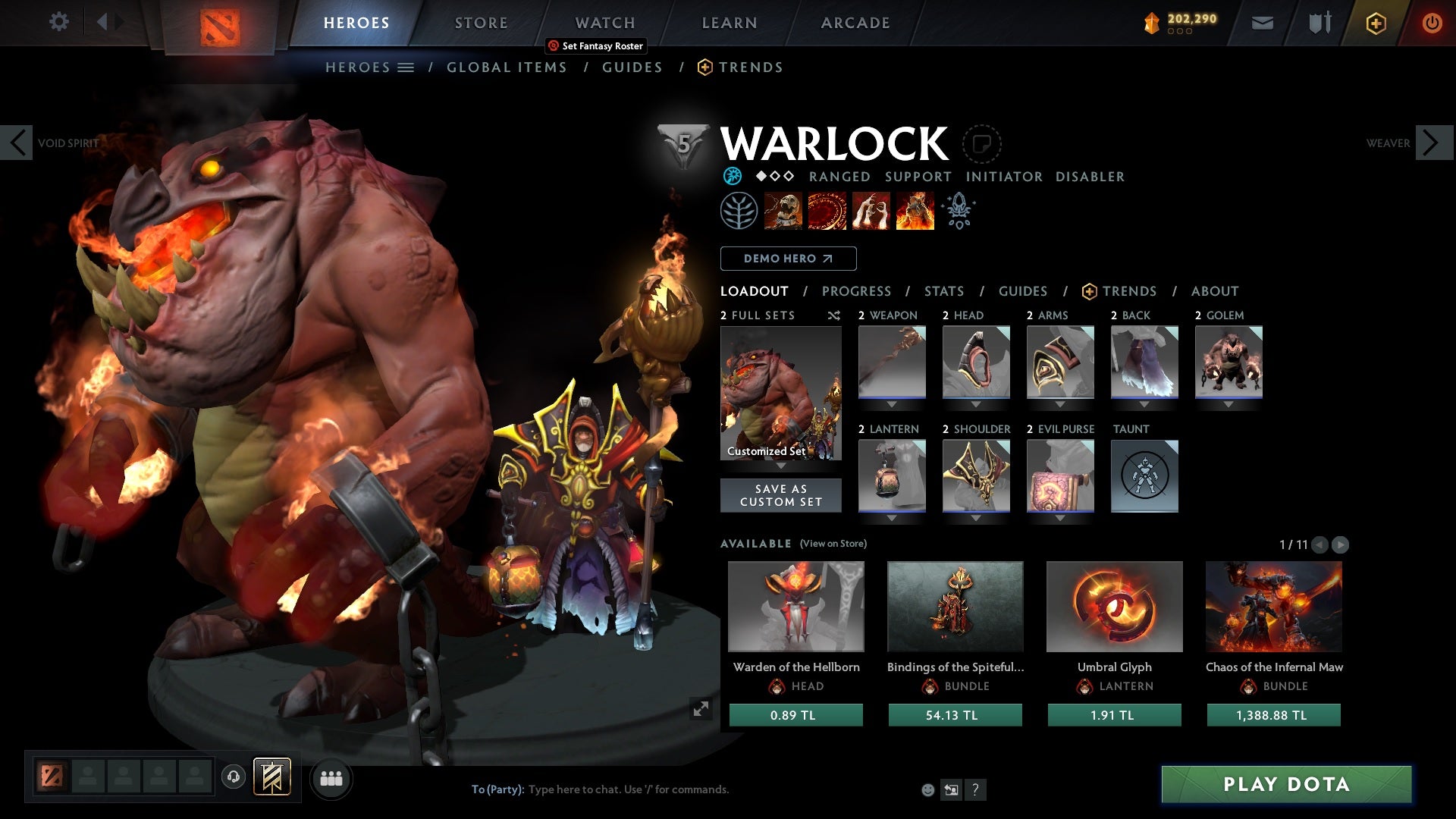
Task: Open the emoticon picker beside the chat bar
Action: coord(928,789)
